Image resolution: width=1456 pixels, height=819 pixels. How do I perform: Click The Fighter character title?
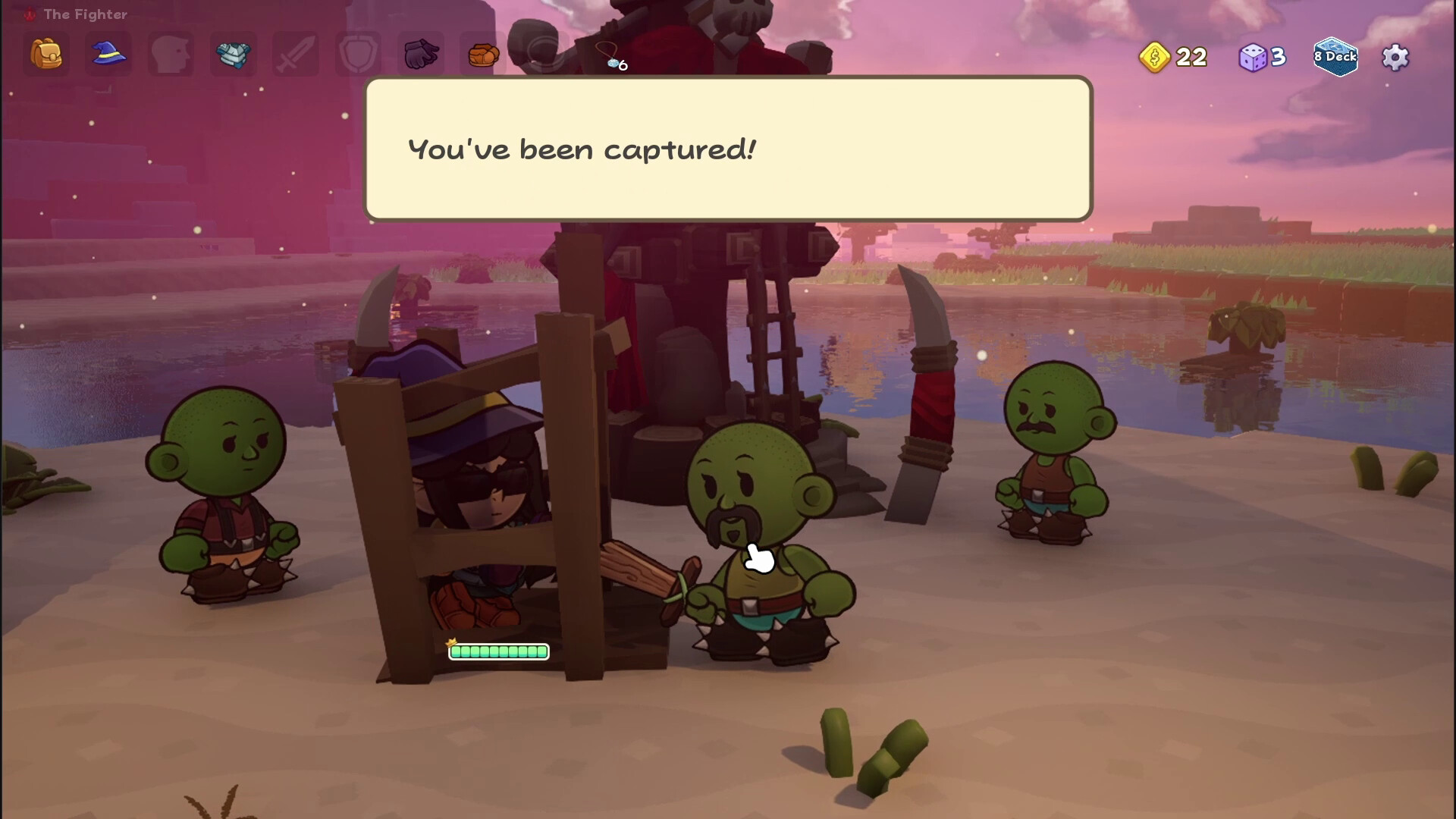pyautogui.click(x=85, y=14)
